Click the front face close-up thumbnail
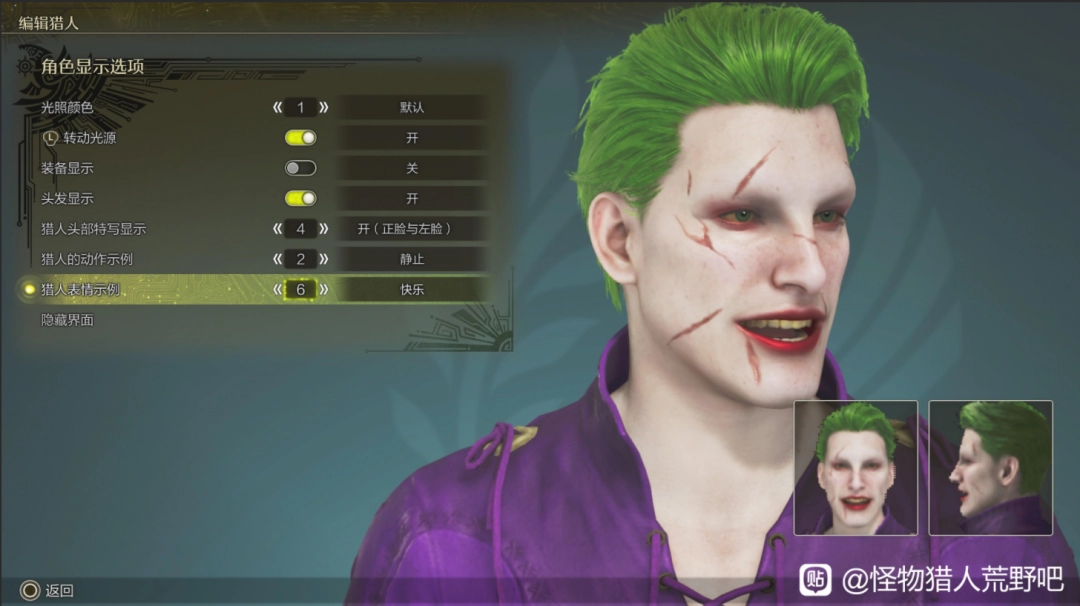Screen dimensions: 1080x606 855,467
